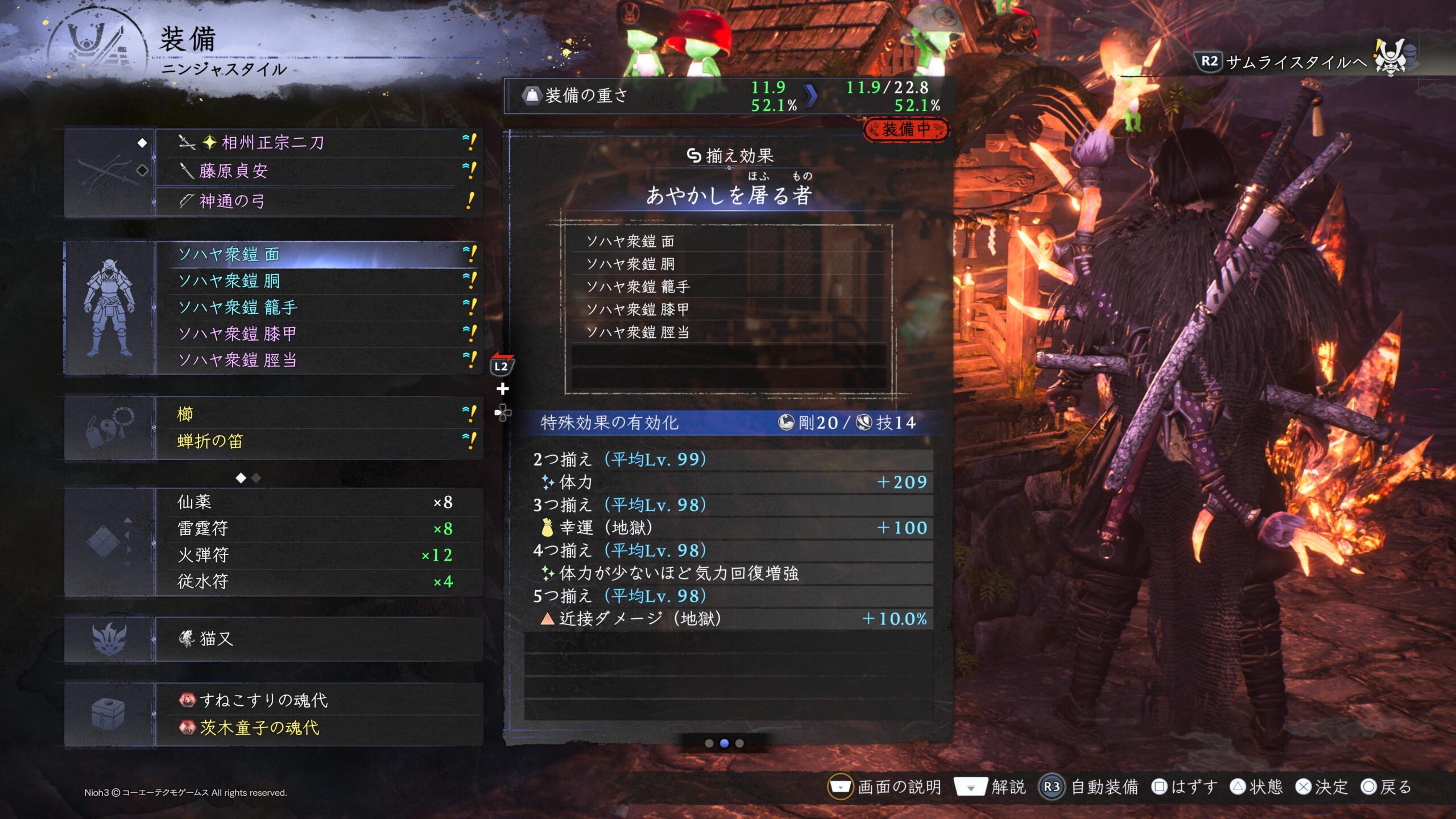Image resolution: width=1456 pixels, height=819 pixels.
Task: Select ソハヤ衆鎧 面 helmet slot
Action: [318, 254]
